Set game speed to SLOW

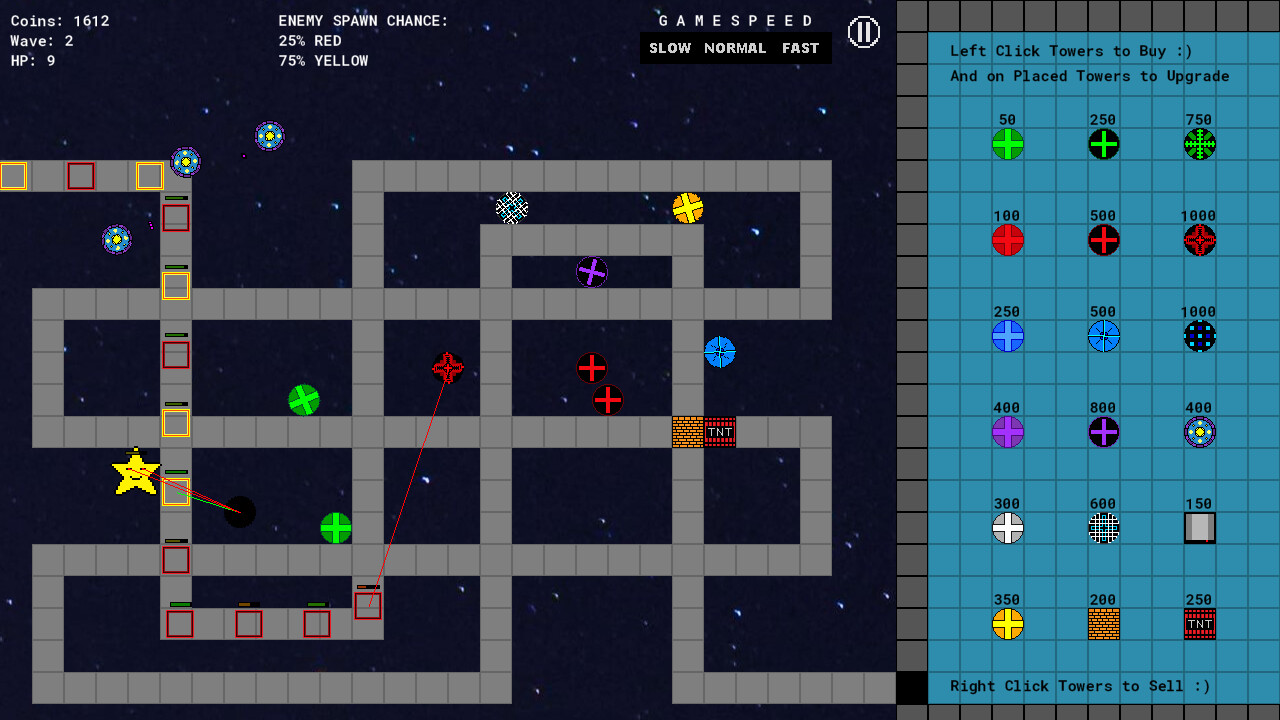click(x=669, y=47)
